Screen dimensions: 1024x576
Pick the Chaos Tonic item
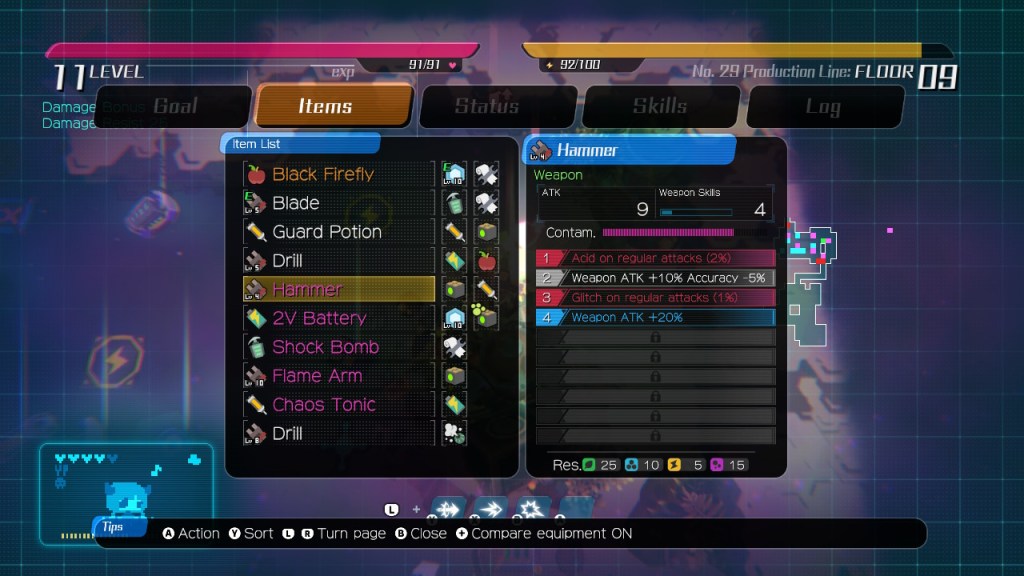(339, 405)
